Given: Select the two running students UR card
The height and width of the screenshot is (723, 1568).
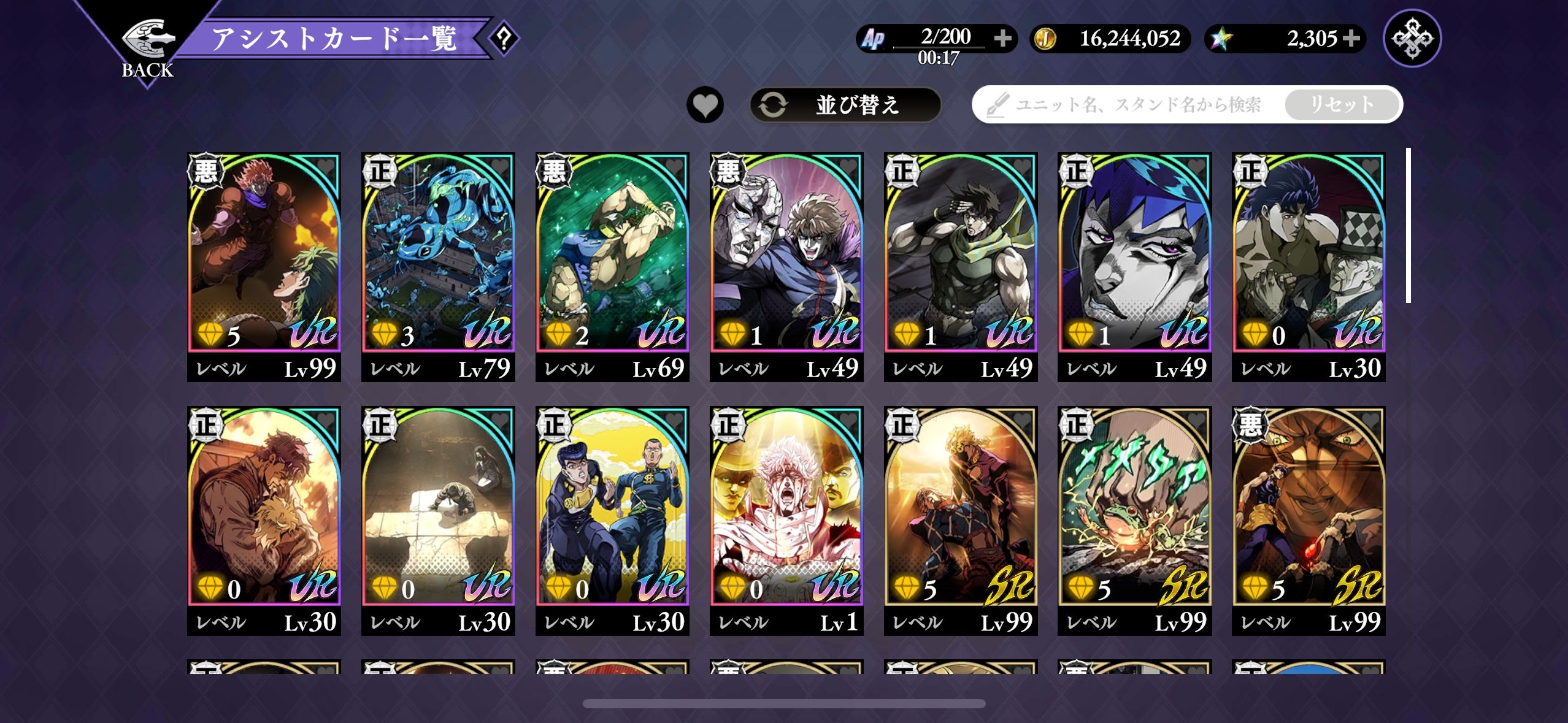Looking at the screenshot, I should coord(612,511).
